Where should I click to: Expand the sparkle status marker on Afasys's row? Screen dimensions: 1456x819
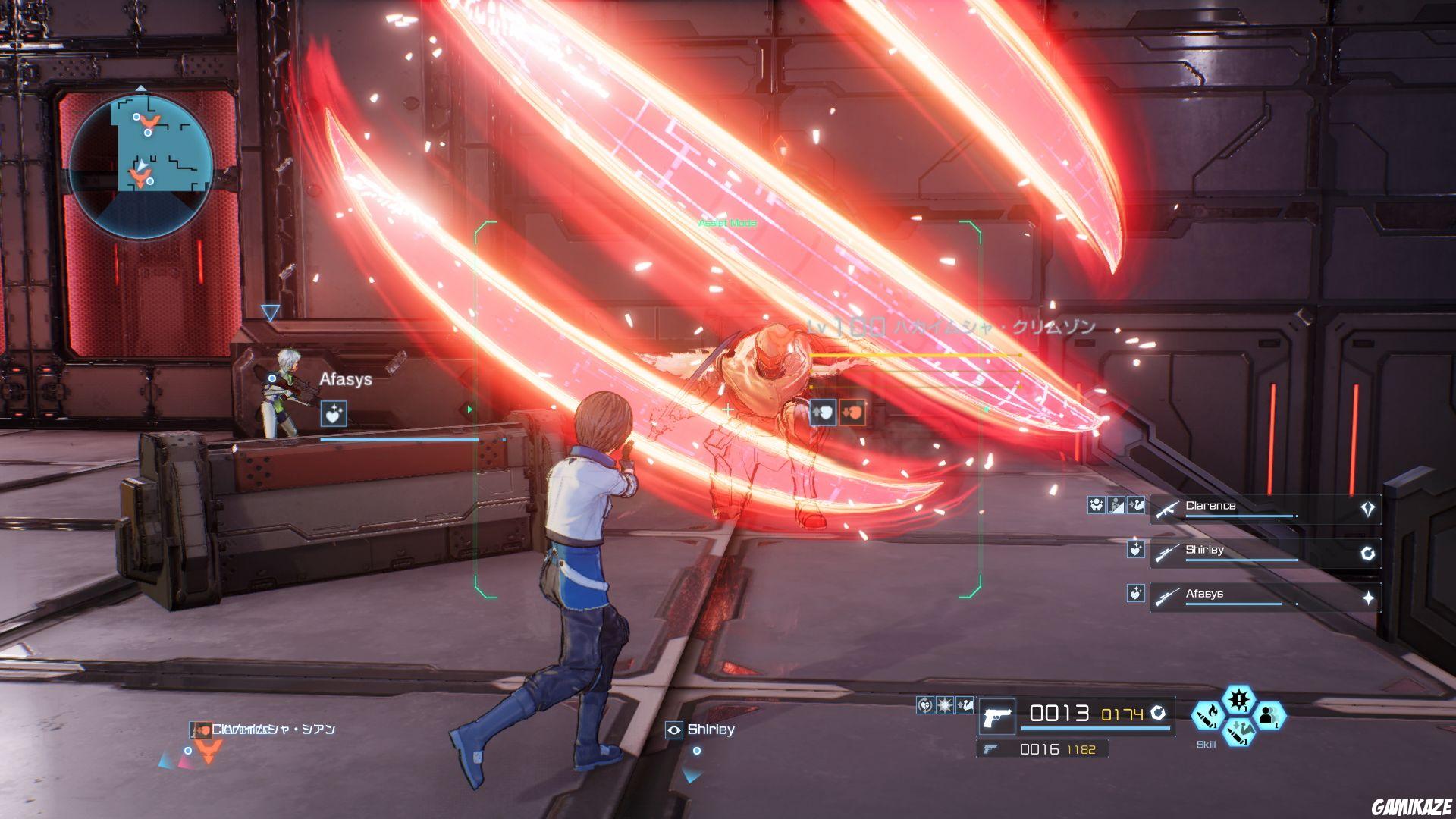[x=1369, y=597]
